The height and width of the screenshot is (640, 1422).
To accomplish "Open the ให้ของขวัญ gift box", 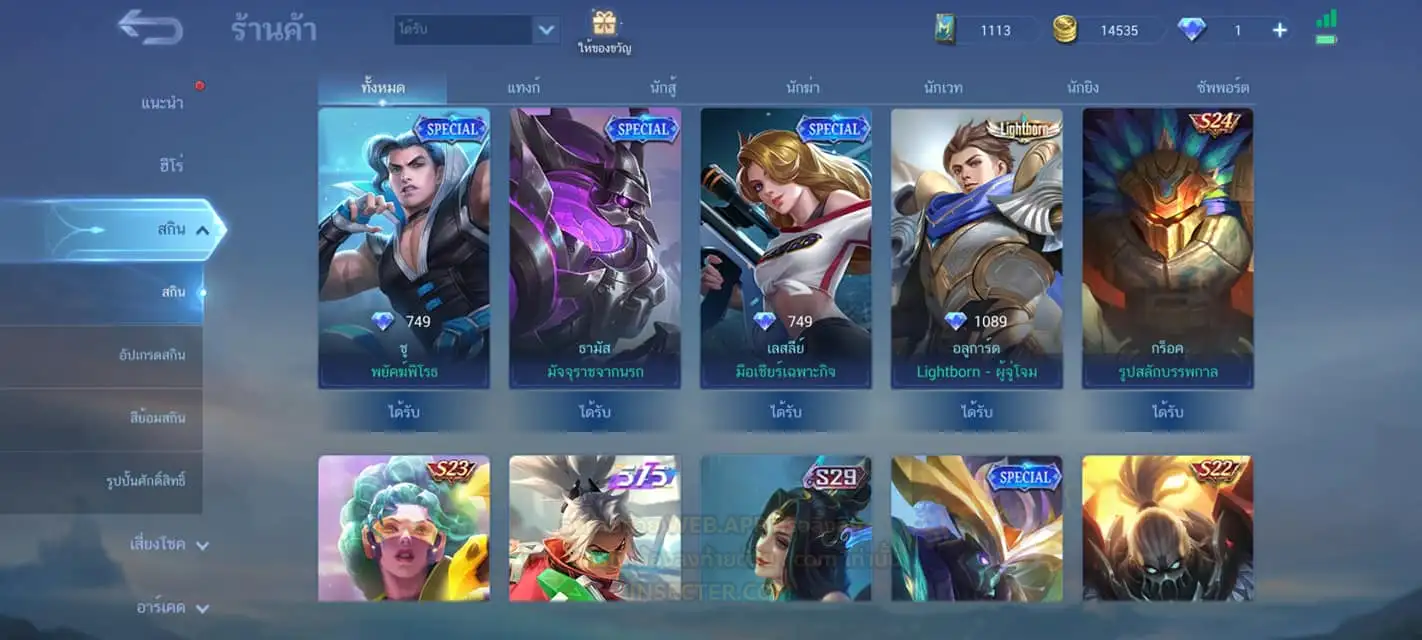I will click(604, 30).
